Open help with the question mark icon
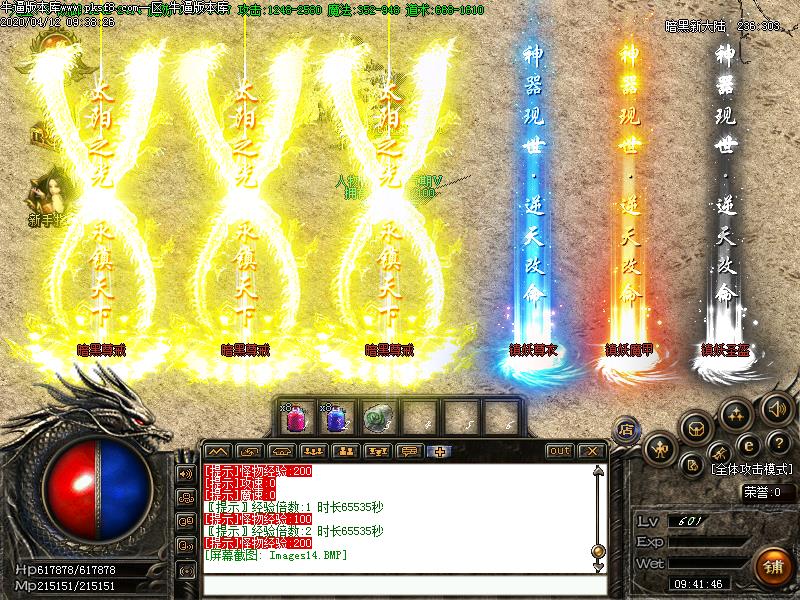Screen dimensions: 800x600 click(781, 443)
